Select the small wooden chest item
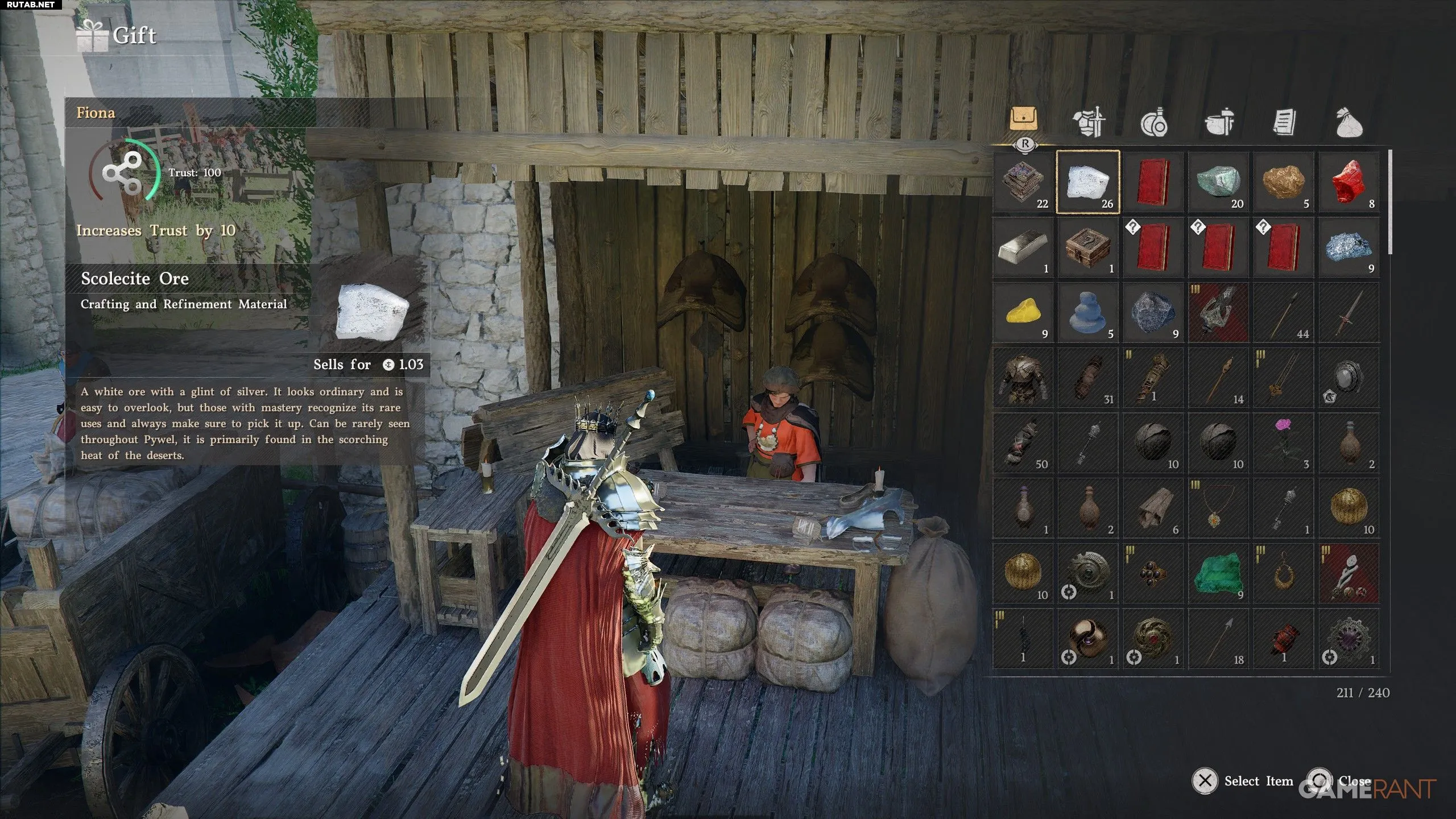The height and width of the screenshot is (819, 1456). [1087, 247]
